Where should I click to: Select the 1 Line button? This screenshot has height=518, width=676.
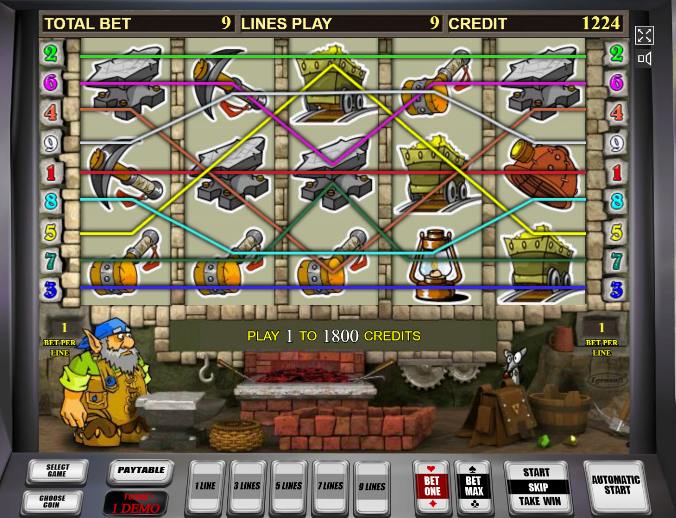pos(205,487)
